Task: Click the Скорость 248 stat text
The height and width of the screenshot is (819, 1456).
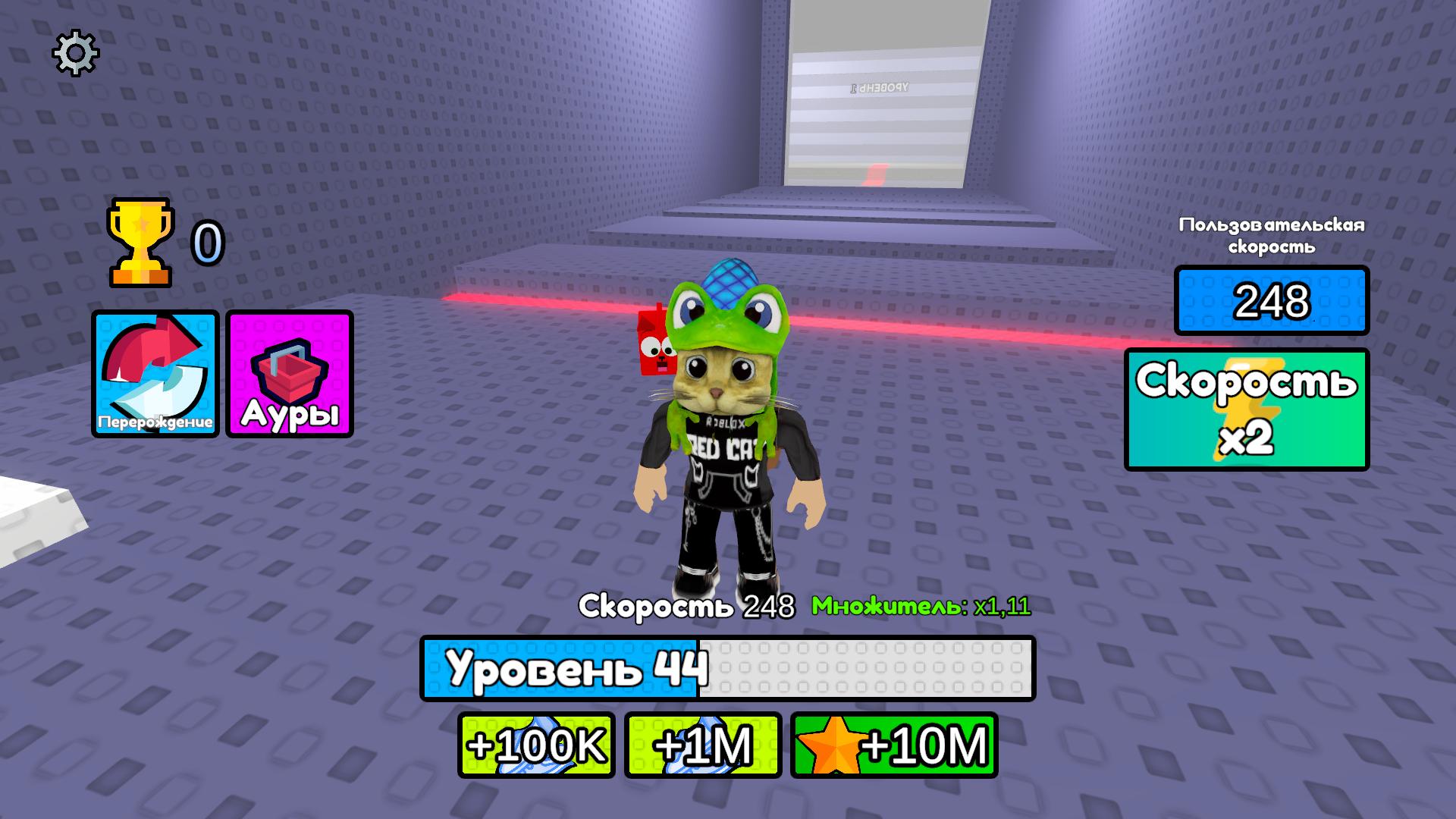Action: (686, 605)
